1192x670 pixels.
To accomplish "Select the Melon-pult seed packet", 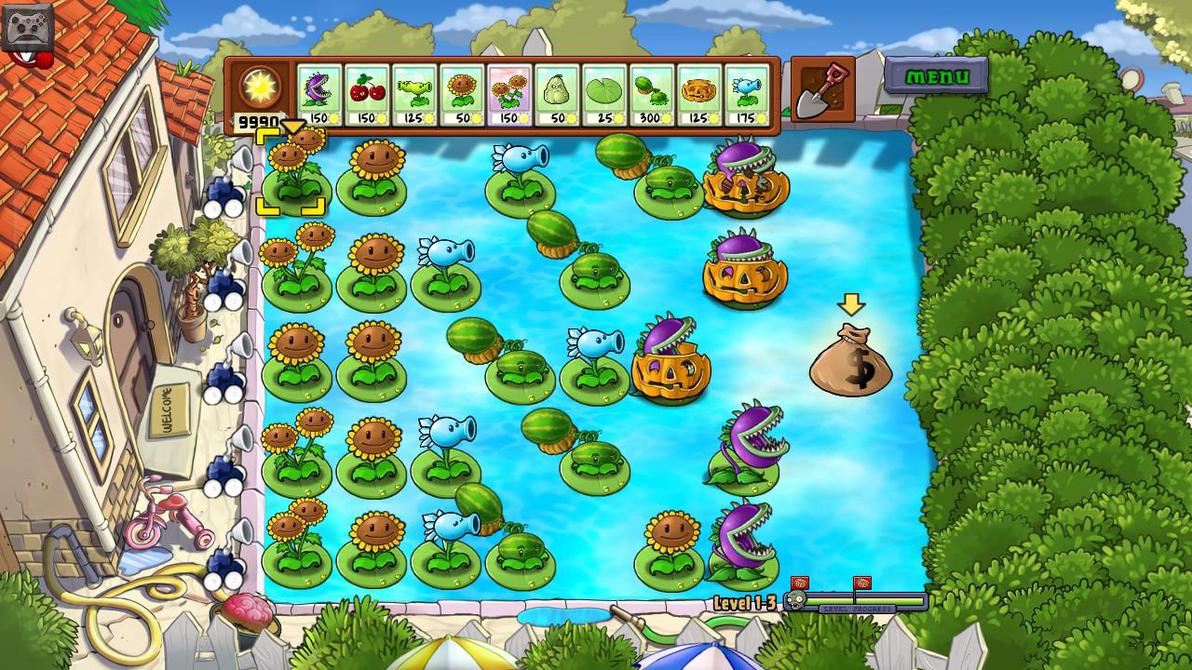I will pyautogui.click(x=652, y=95).
